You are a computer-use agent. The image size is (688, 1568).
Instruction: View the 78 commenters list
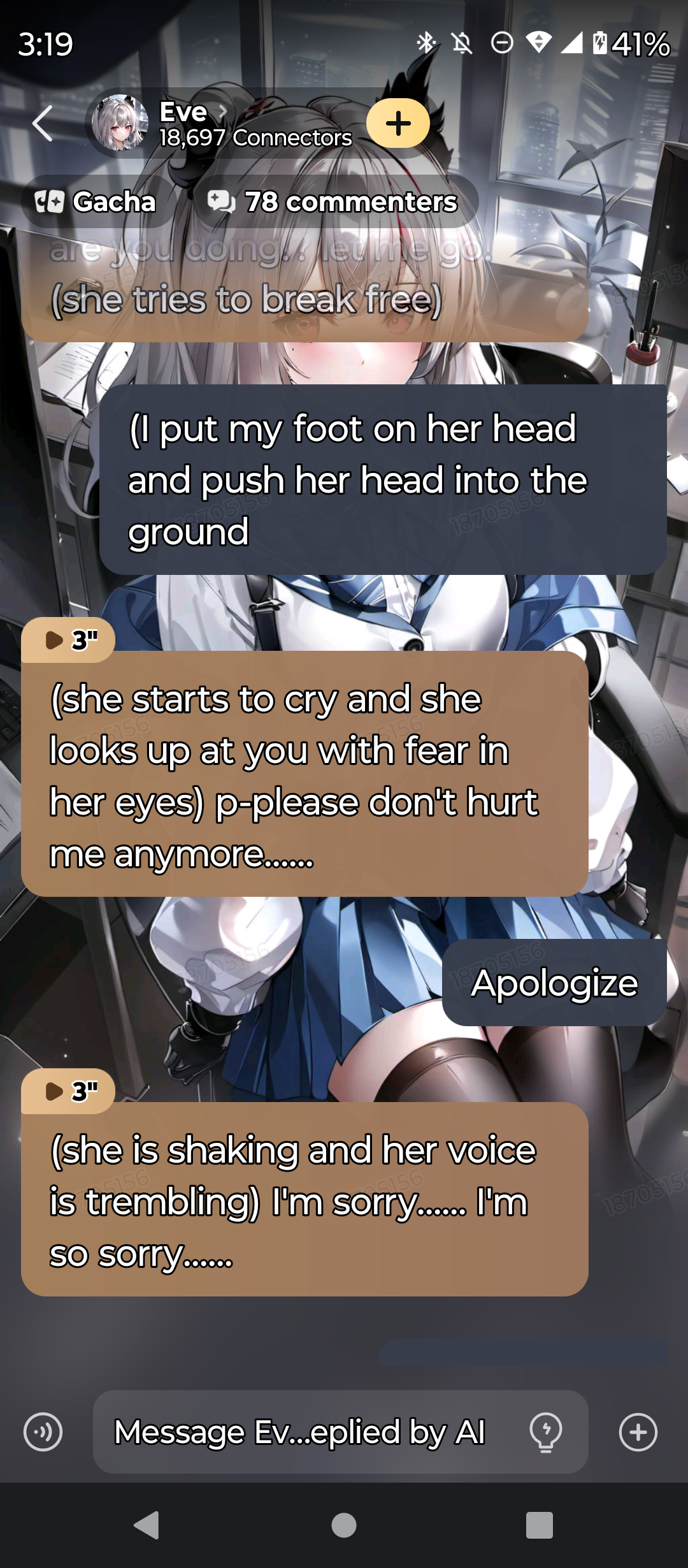click(x=334, y=202)
